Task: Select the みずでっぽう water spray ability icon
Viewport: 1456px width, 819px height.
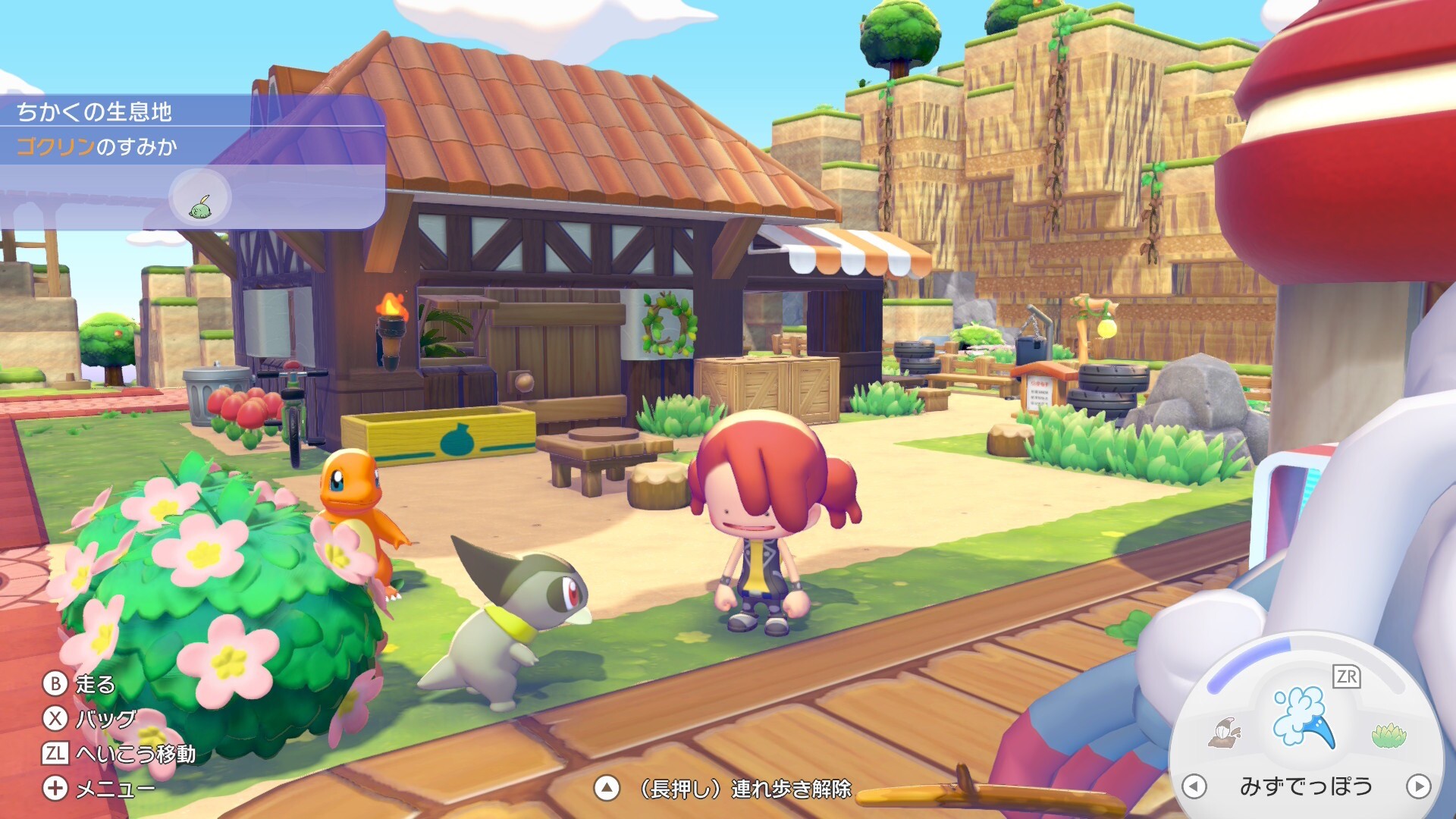Action: [1303, 717]
